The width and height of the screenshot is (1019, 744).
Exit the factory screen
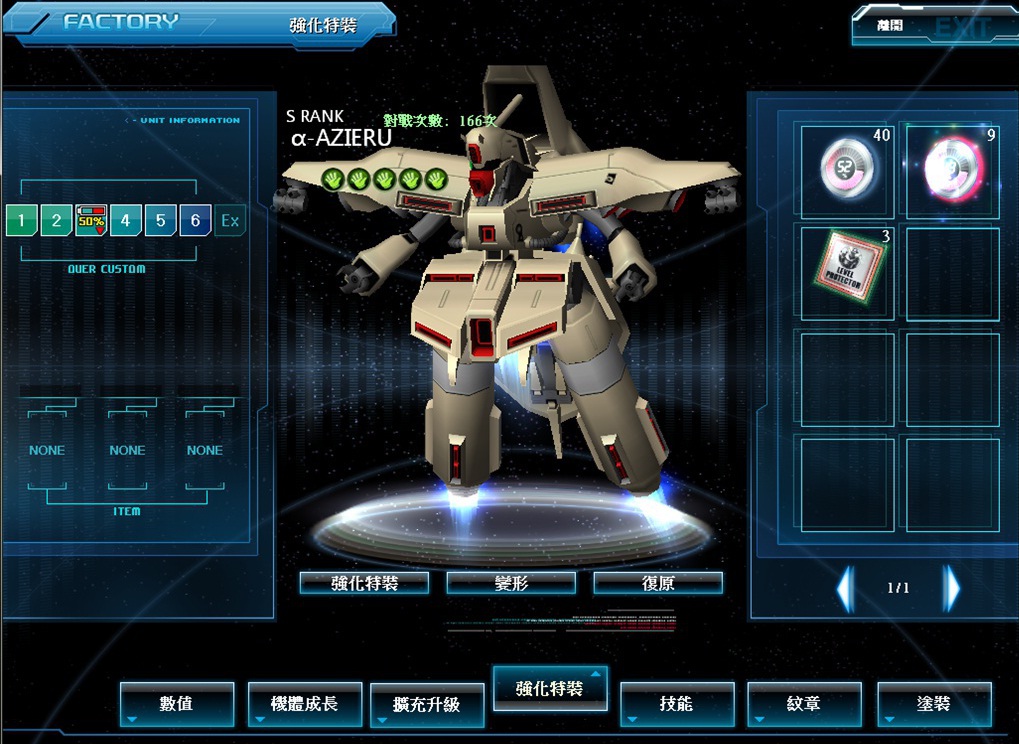[x=933, y=26]
